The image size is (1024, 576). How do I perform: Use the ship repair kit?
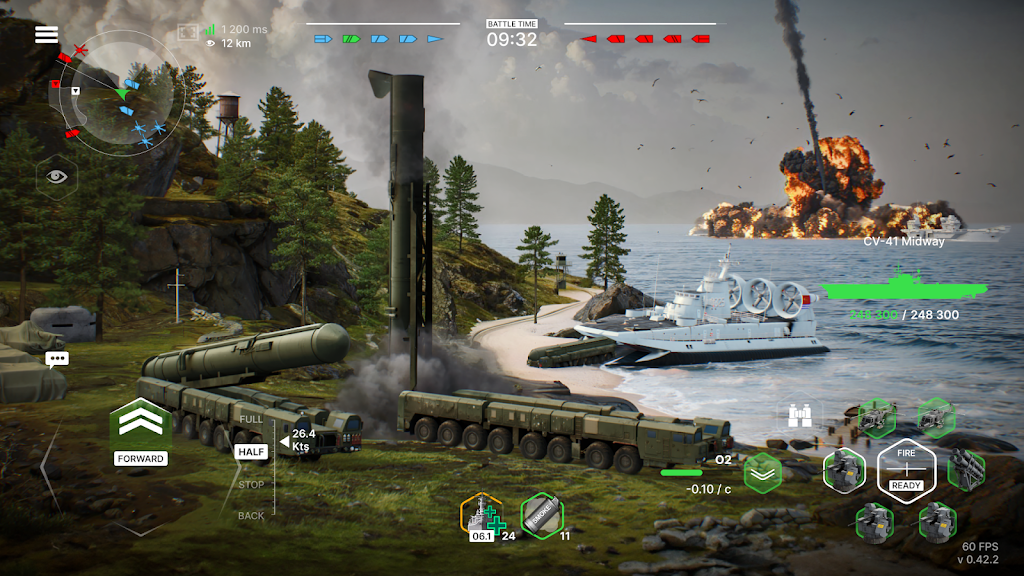click(481, 515)
